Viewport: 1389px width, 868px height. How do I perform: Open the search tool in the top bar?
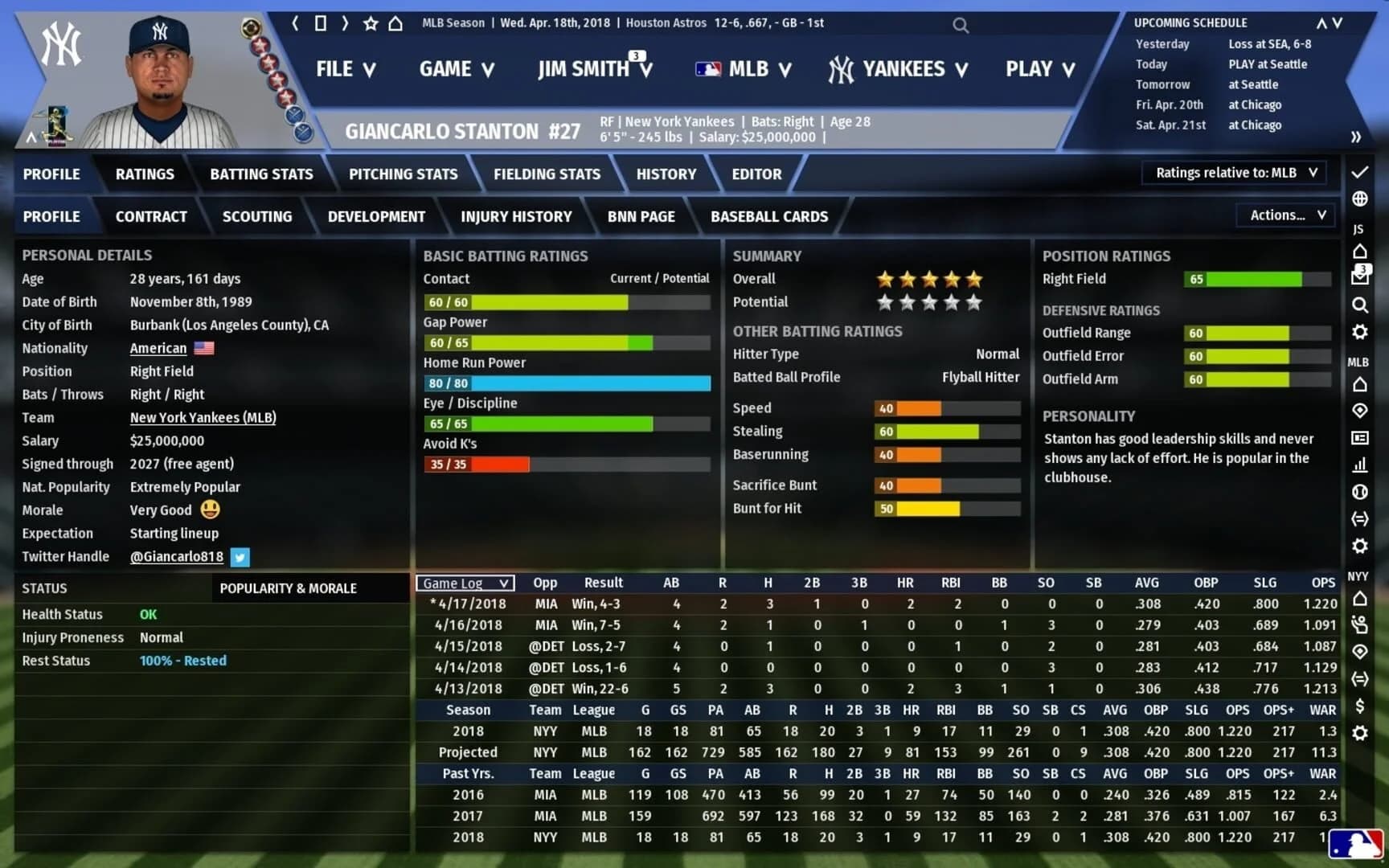pos(961,25)
